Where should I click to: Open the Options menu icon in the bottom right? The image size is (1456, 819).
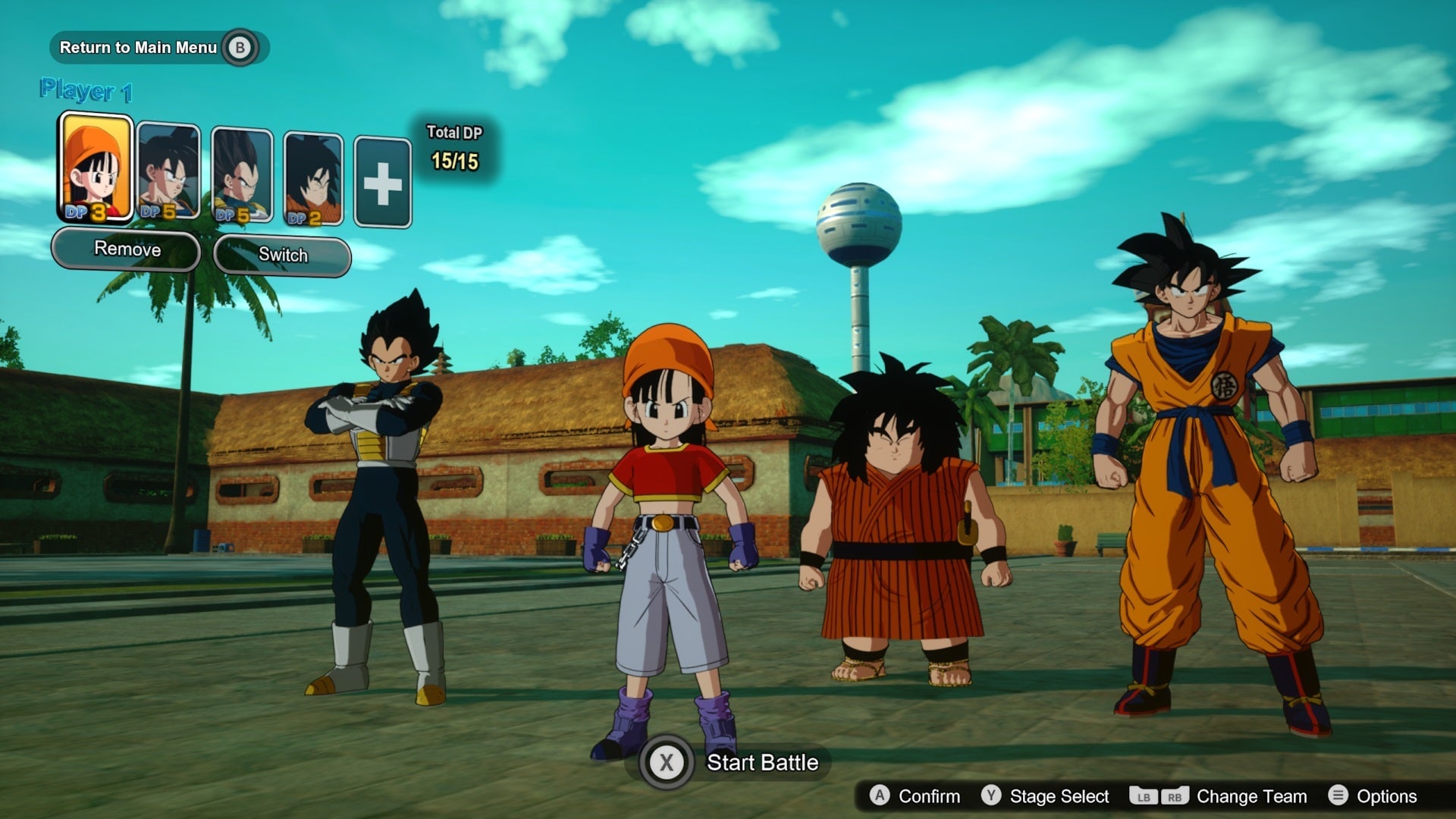tap(1339, 796)
